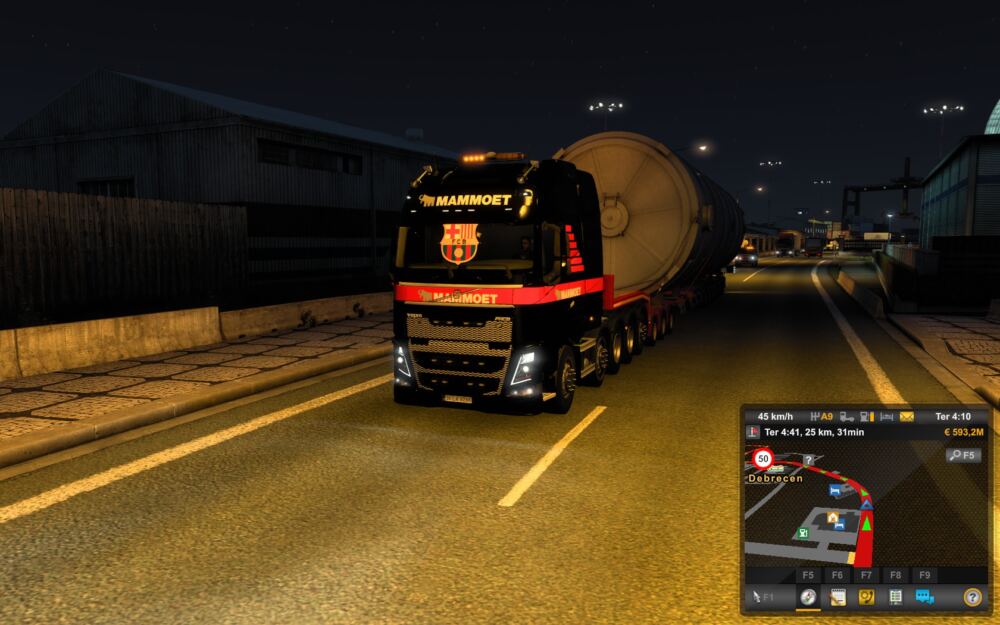Click the bed rest indicator icon
This screenshot has height=625, width=1000.
pyautogui.click(x=886, y=416)
